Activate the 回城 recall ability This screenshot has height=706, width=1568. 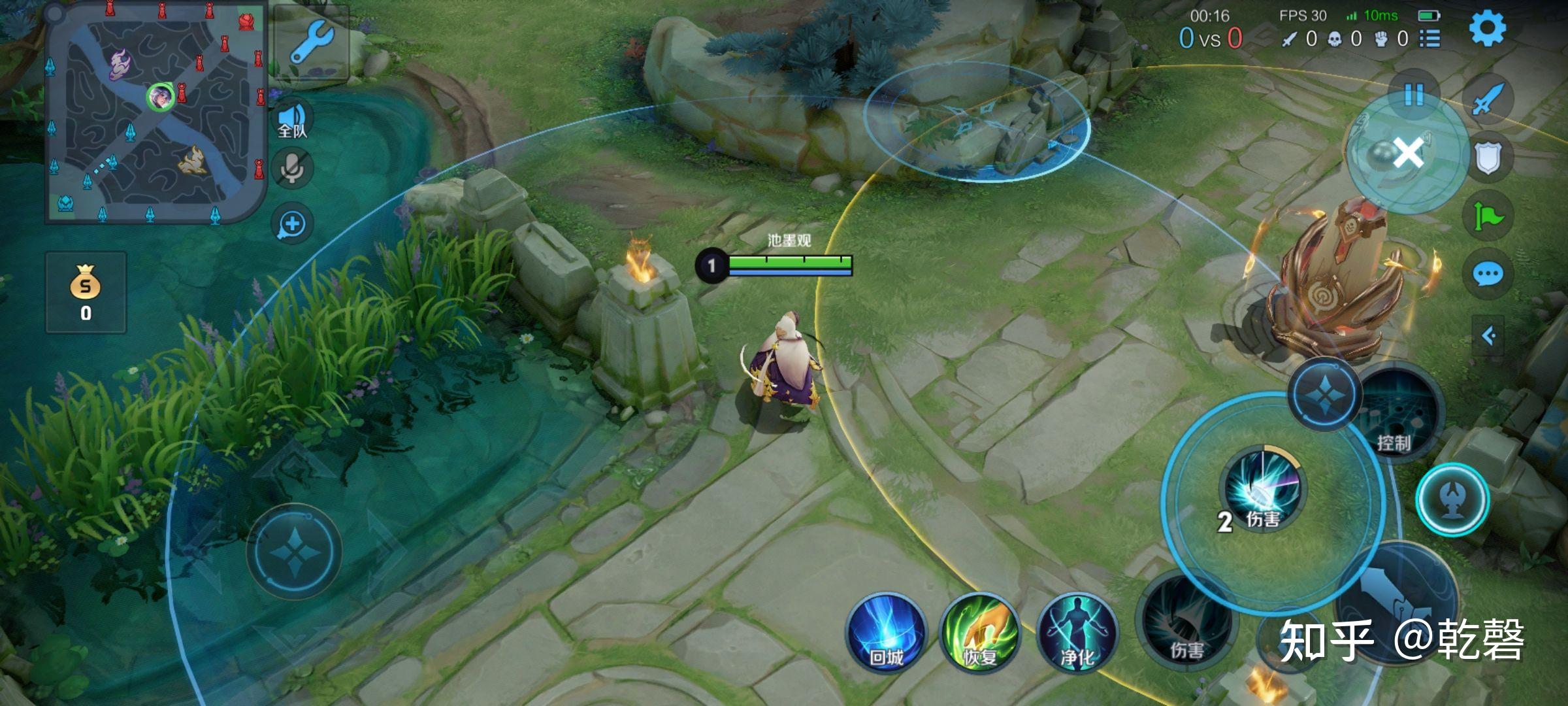[887, 632]
